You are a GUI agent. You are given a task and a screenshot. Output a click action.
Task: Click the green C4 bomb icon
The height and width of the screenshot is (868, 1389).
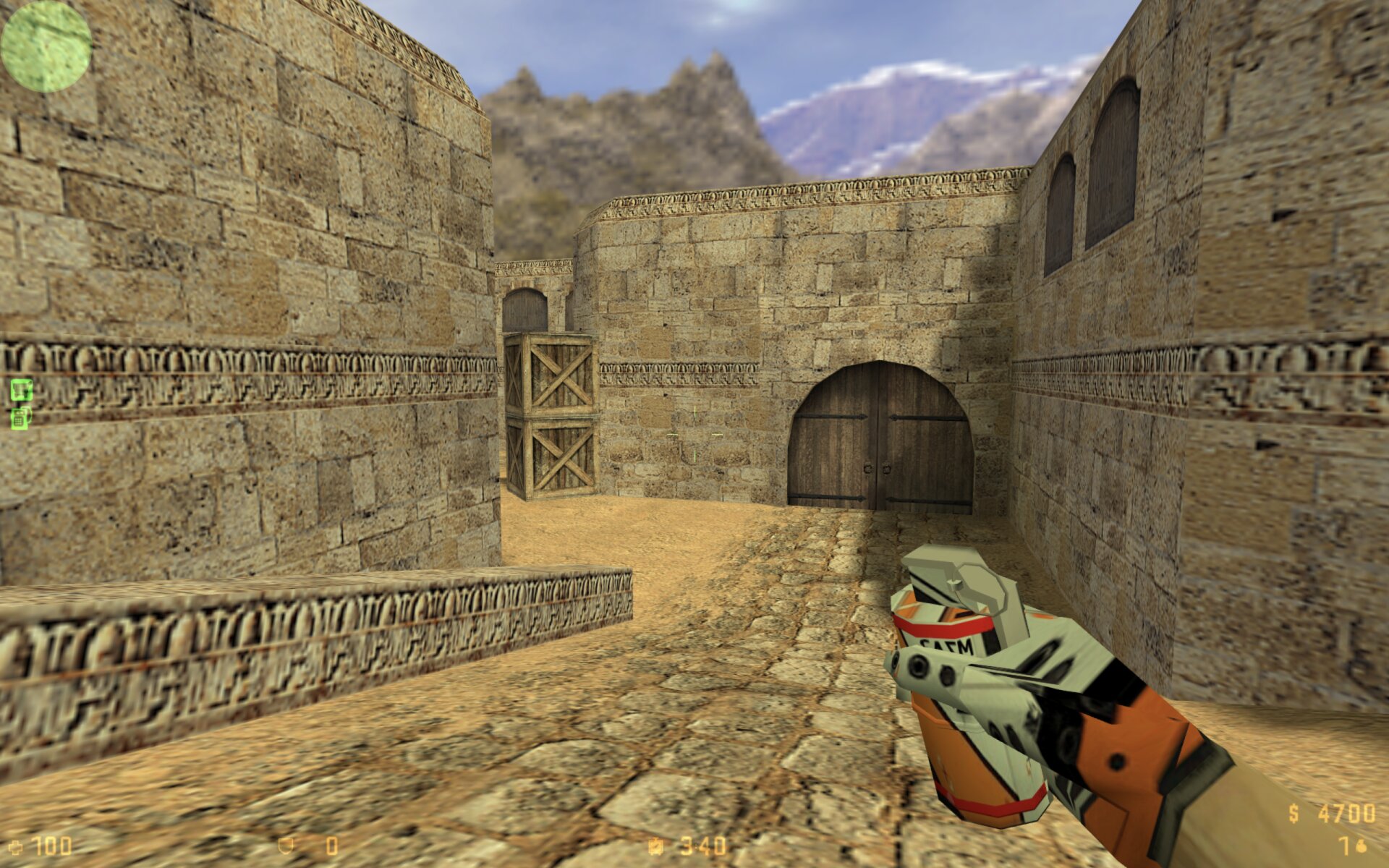(x=21, y=417)
